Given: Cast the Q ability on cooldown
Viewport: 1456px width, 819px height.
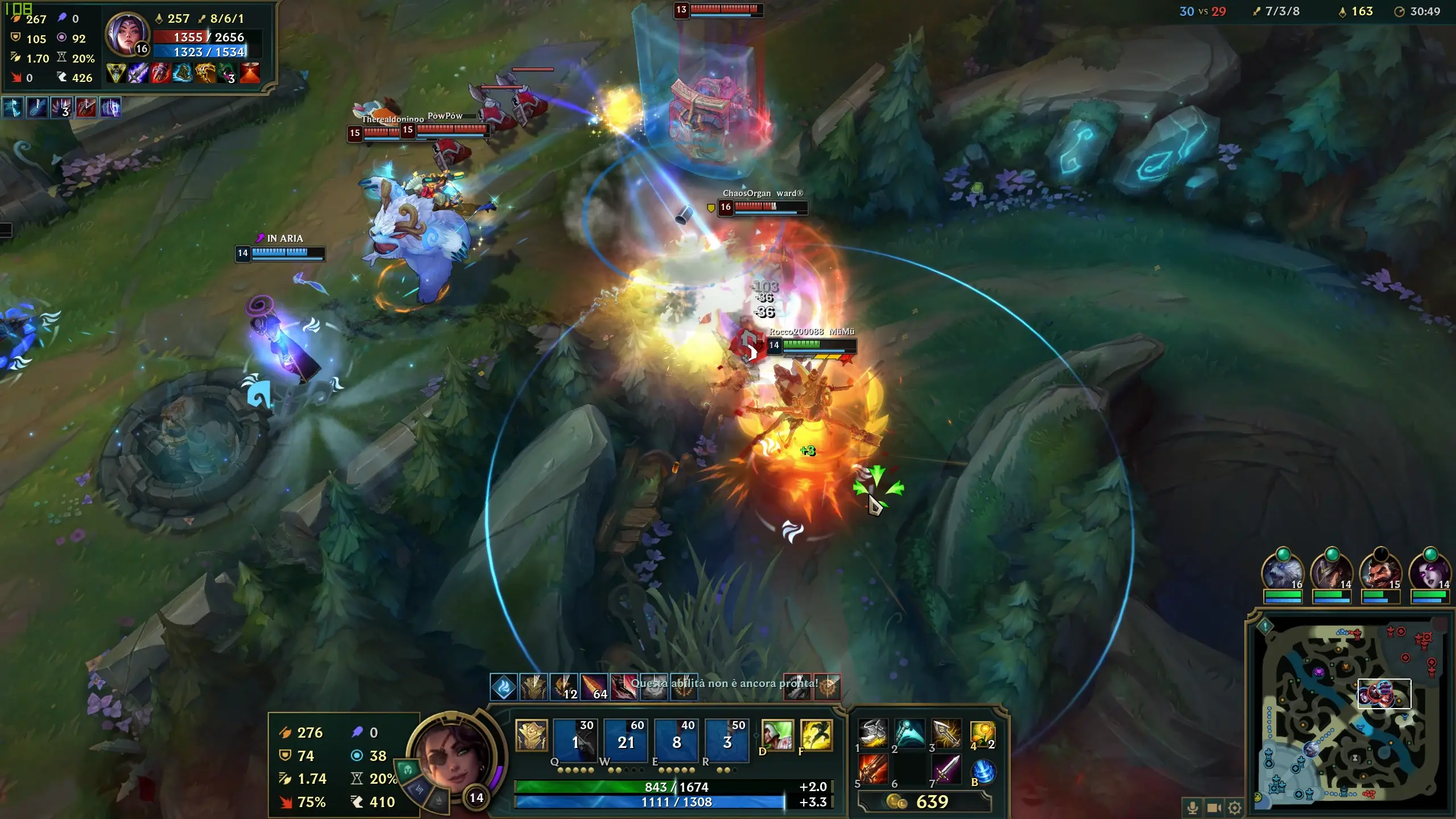Looking at the screenshot, I should [x=574, y=741].
